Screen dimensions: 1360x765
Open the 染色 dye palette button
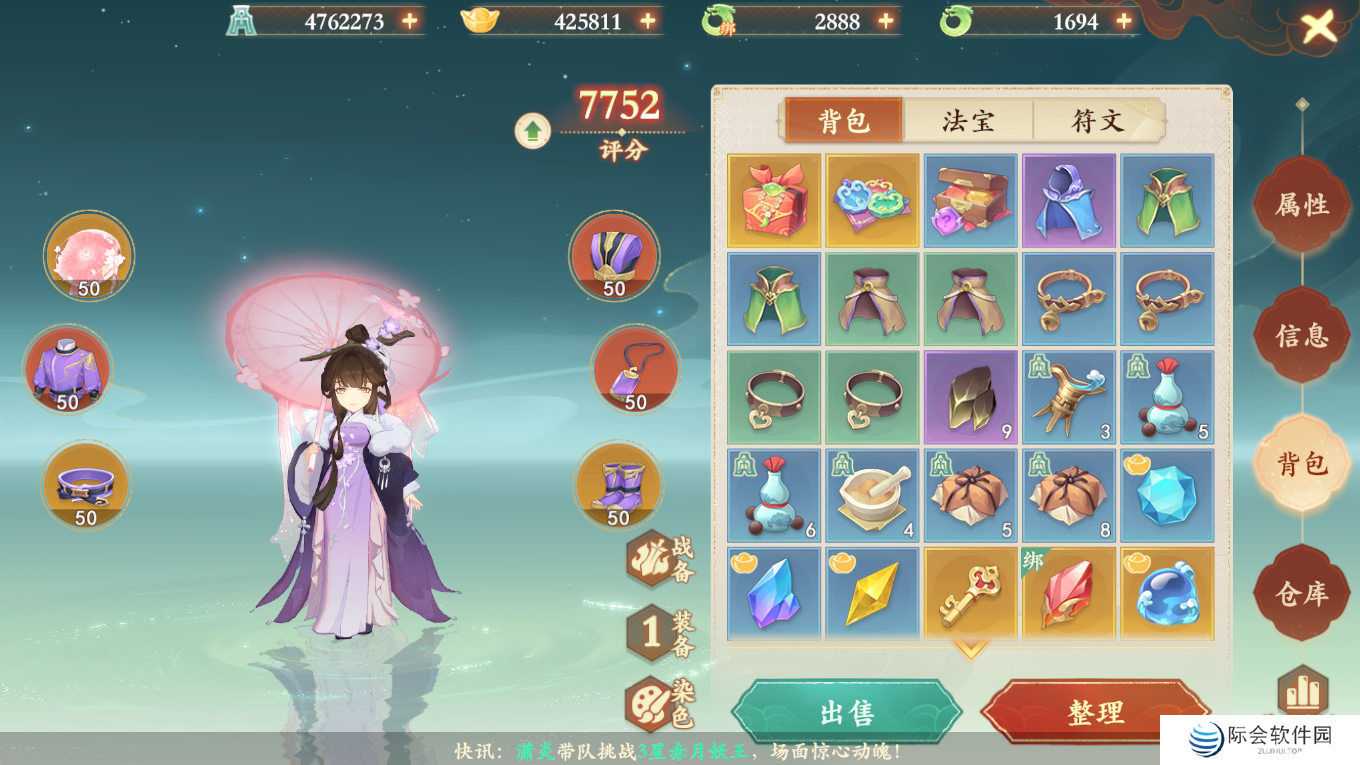click(x=651, y=703)
